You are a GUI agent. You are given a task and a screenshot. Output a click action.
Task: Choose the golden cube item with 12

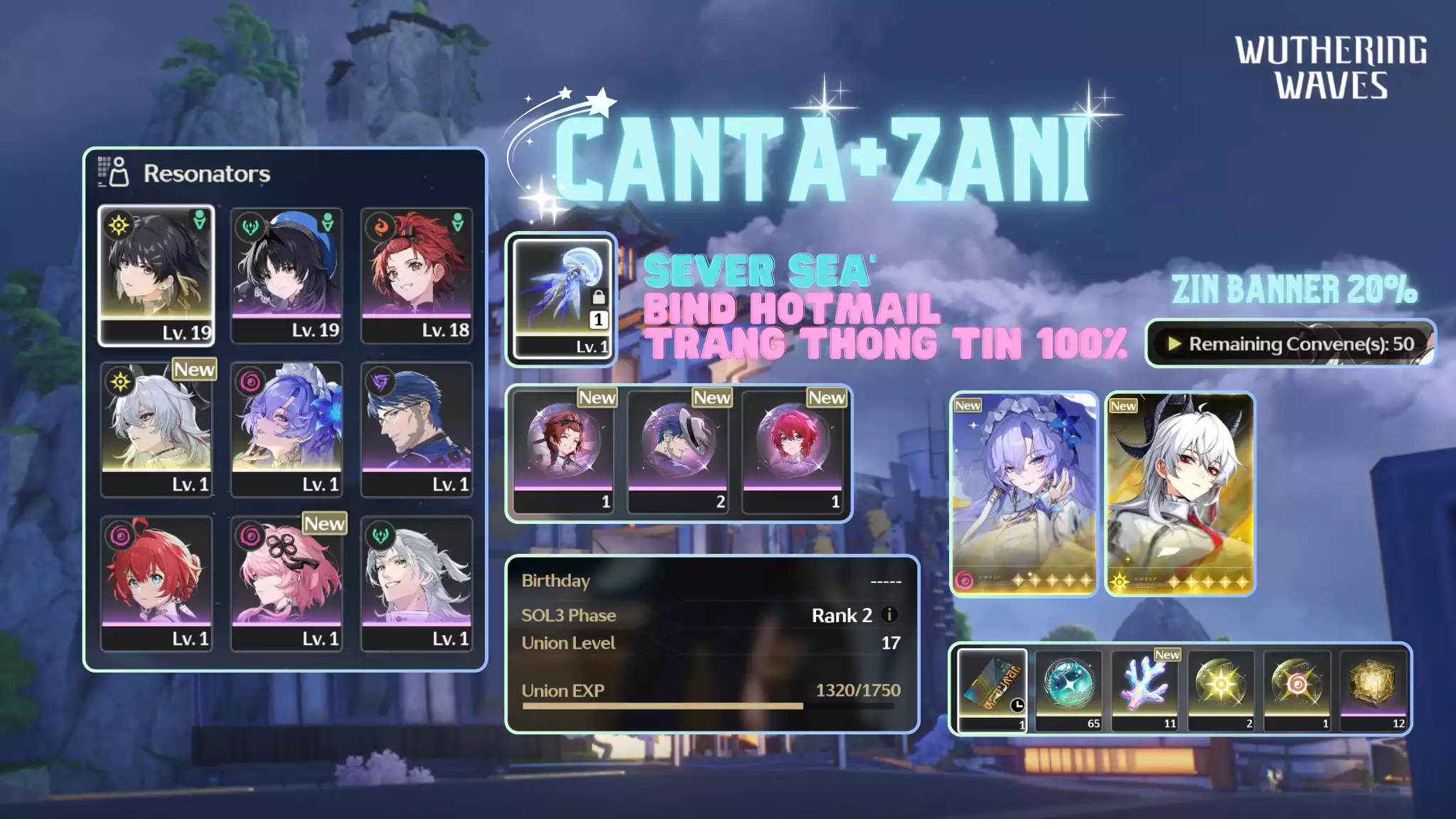(x=1373, y=688)
